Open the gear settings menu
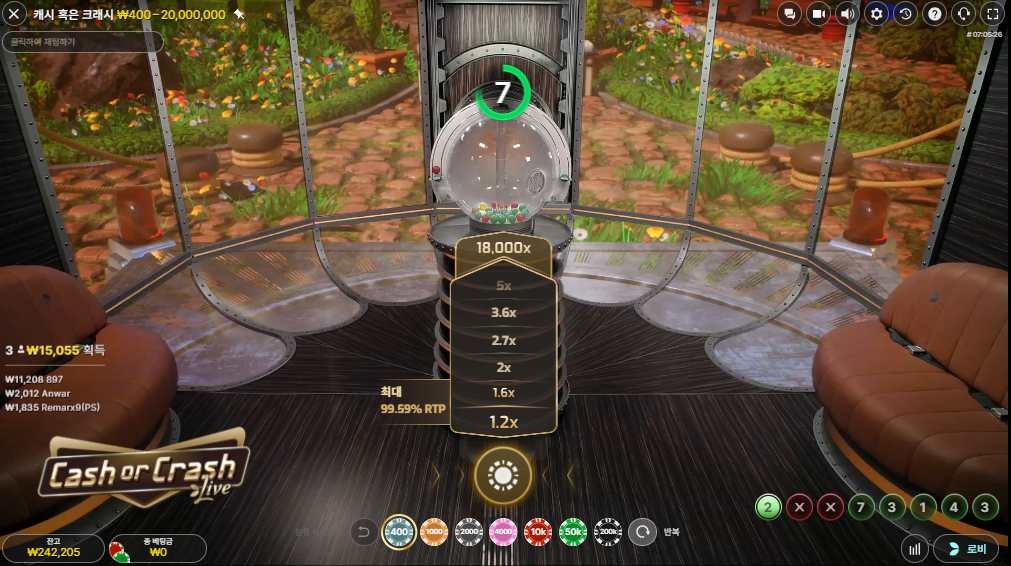This screenshot has width=1011, height=566. pyautogui.click(x=877, y=14)
